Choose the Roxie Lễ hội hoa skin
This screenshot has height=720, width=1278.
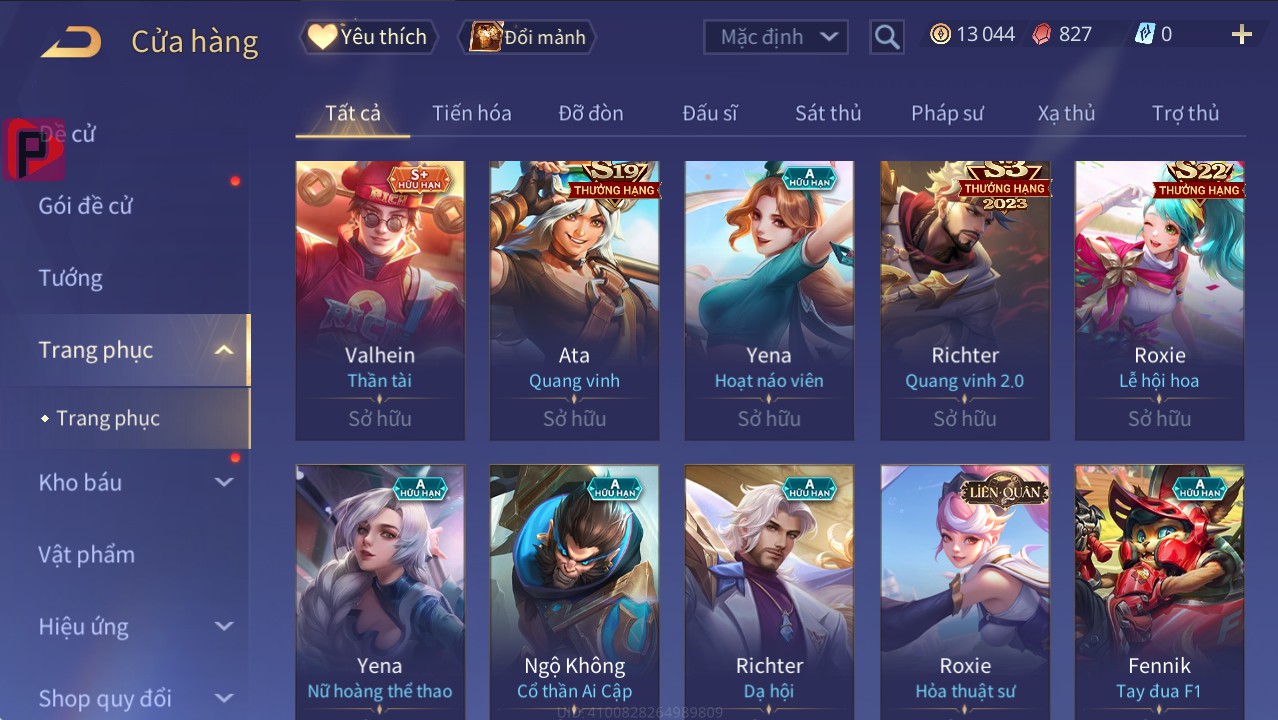point(1159,300)
